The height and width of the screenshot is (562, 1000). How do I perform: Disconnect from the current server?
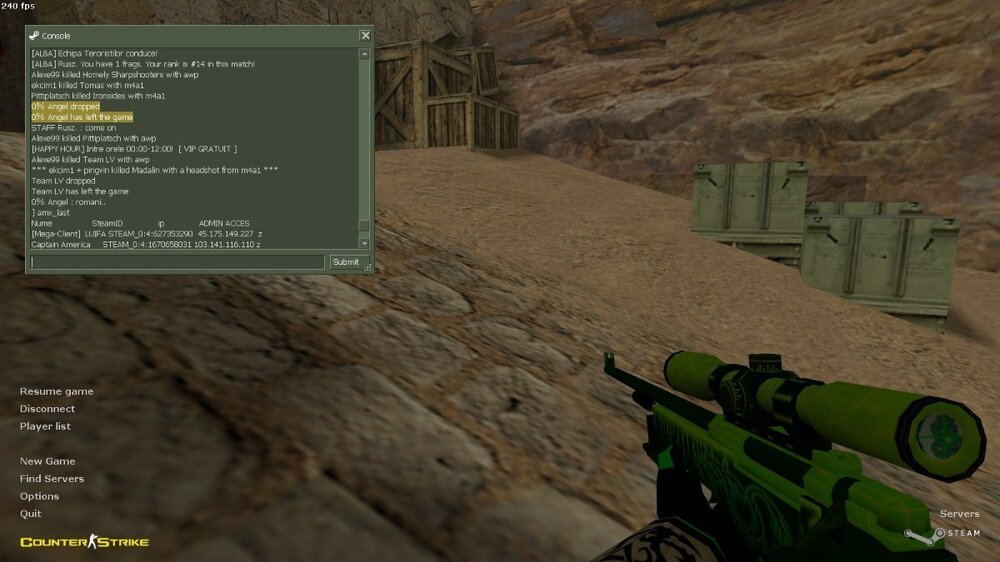tap(47, 408)
